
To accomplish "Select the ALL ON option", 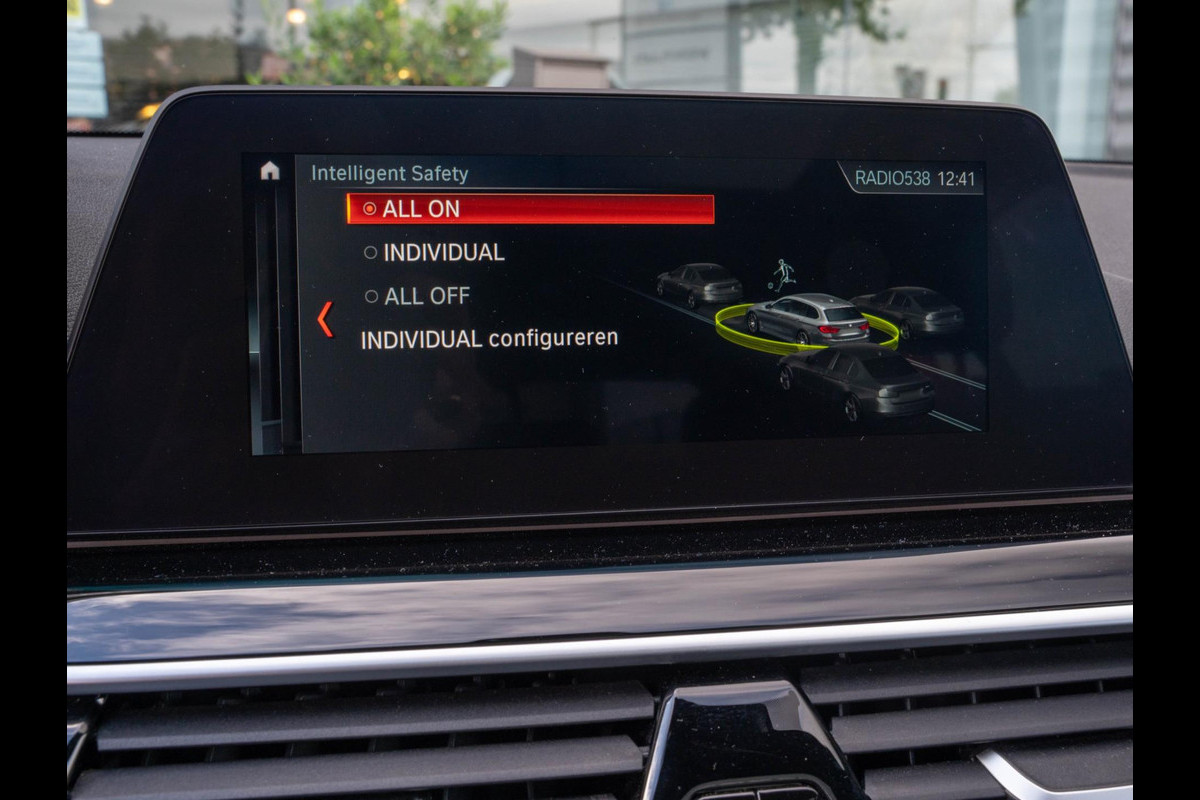I will 530,209.
